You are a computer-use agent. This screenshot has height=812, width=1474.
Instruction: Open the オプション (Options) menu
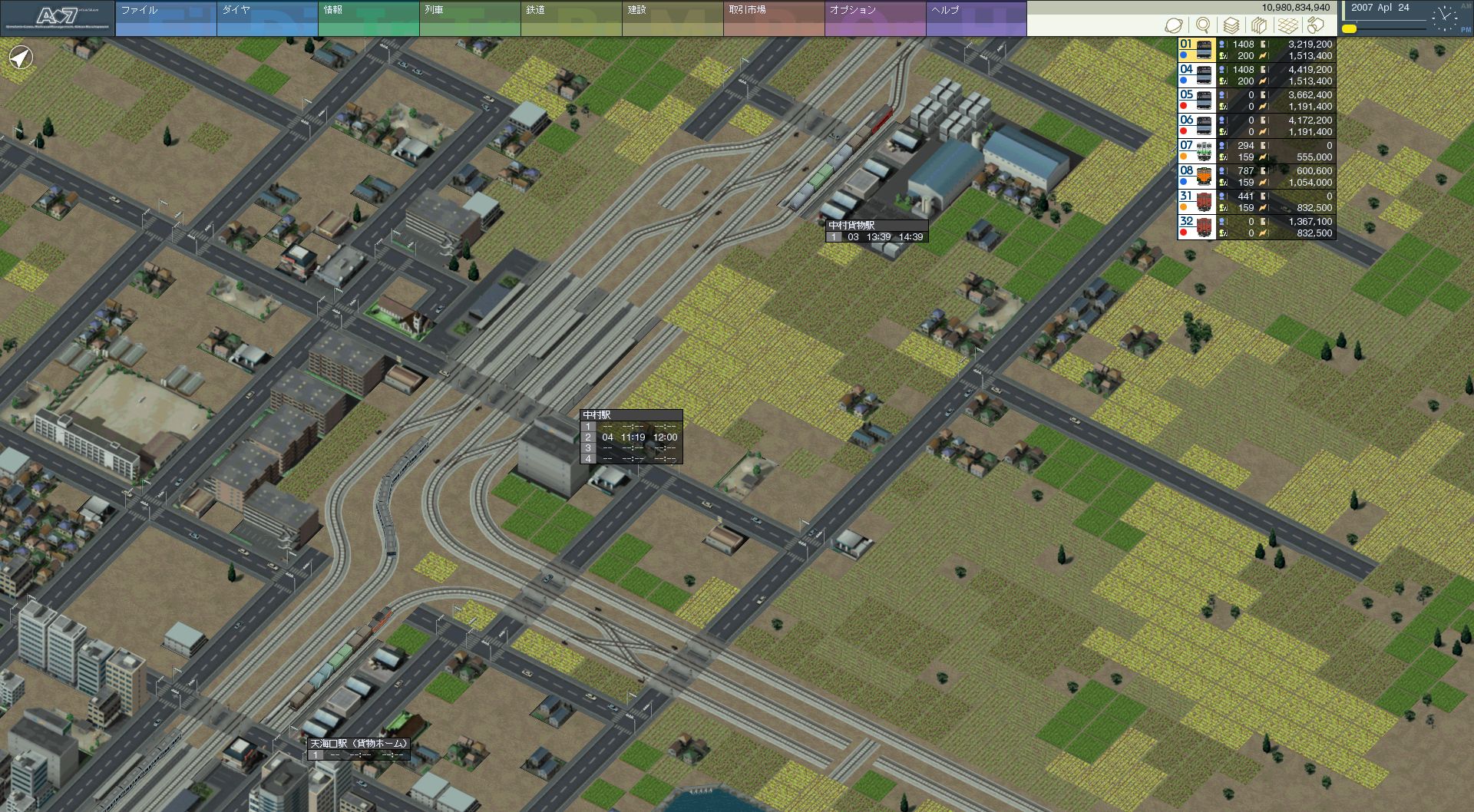[x=874, y=18]
